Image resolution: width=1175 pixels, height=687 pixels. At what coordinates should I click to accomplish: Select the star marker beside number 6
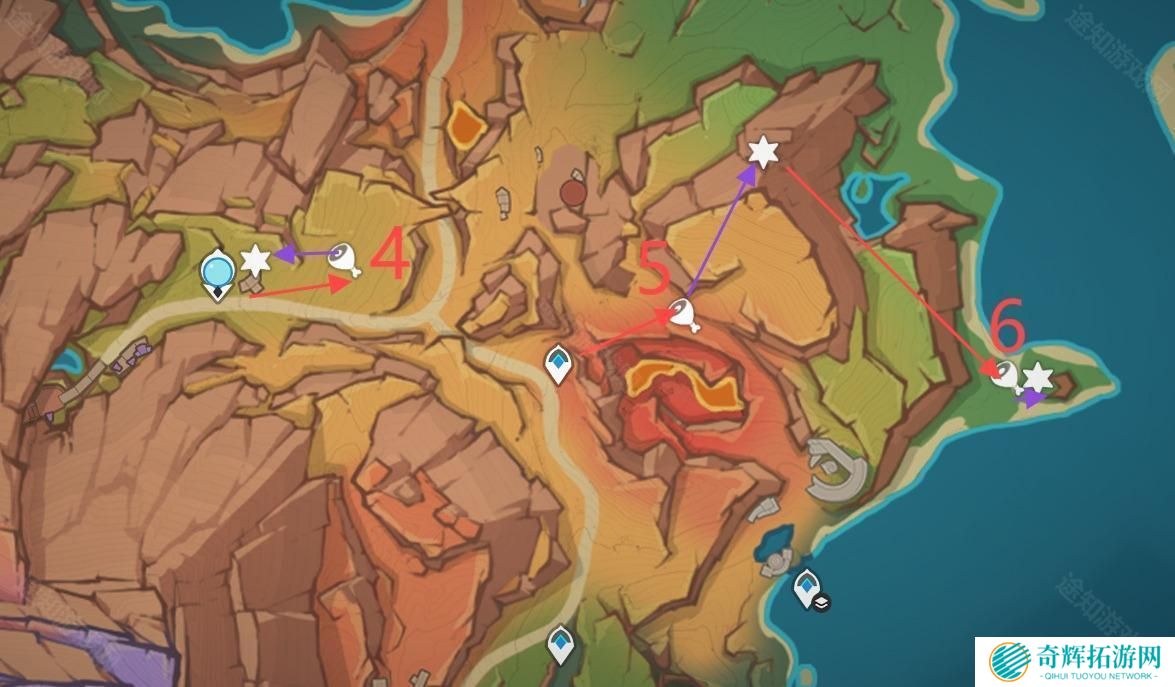coord(1038,377)
